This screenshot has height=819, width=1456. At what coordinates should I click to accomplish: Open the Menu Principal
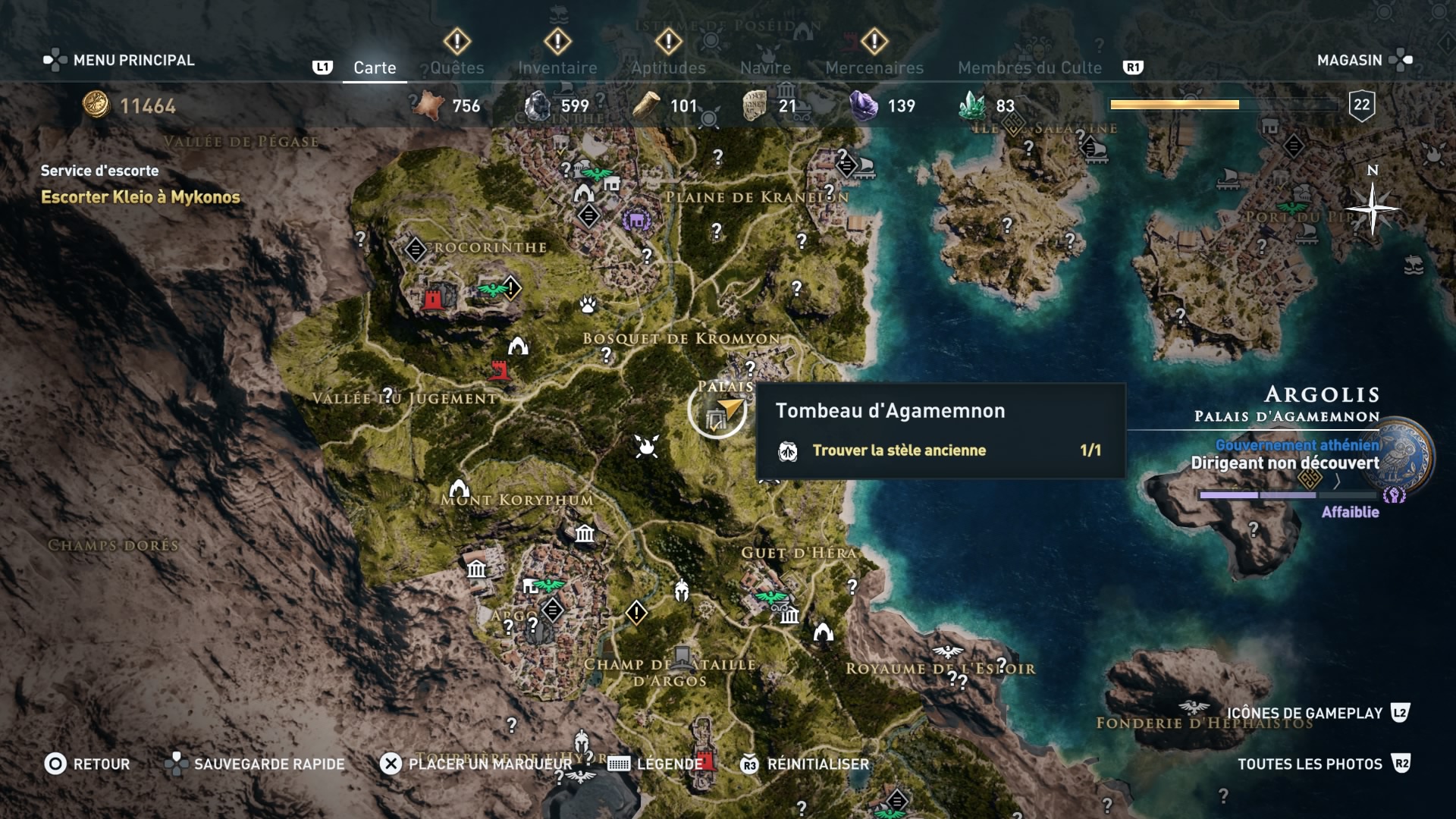pyautogui.click(x=119, y=60)
